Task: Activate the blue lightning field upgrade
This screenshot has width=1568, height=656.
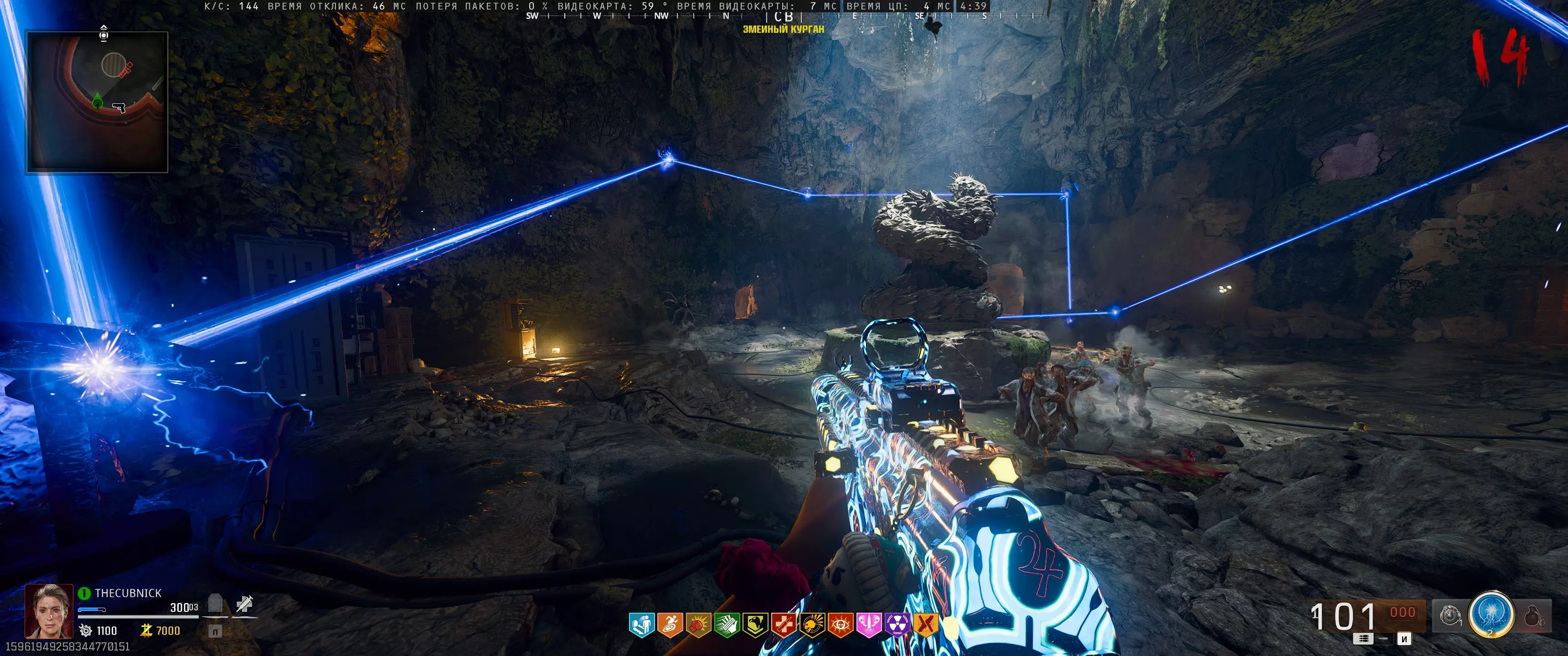Action: point(1491,615)
